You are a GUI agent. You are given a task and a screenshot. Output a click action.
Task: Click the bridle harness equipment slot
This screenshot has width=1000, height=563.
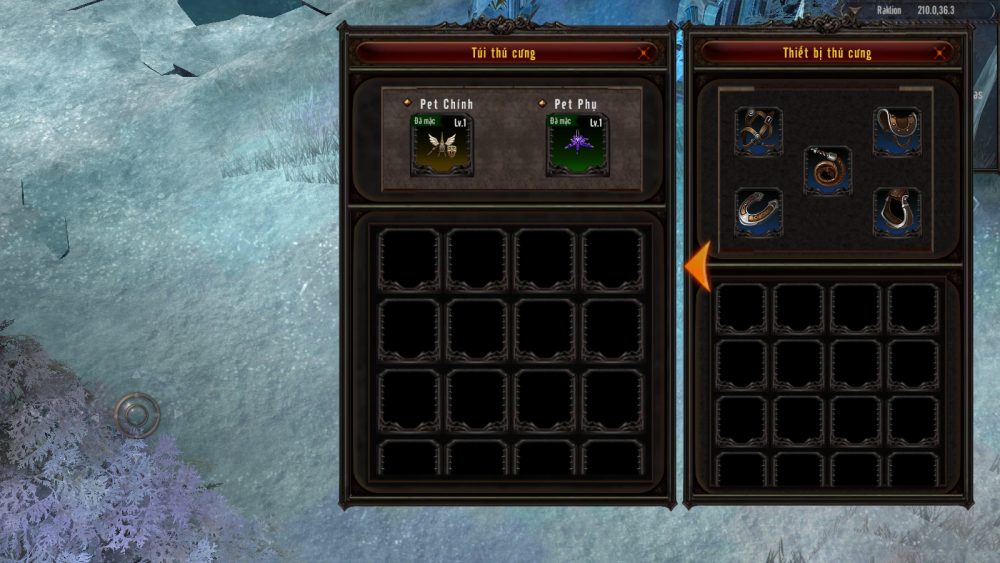click(758, 131)
